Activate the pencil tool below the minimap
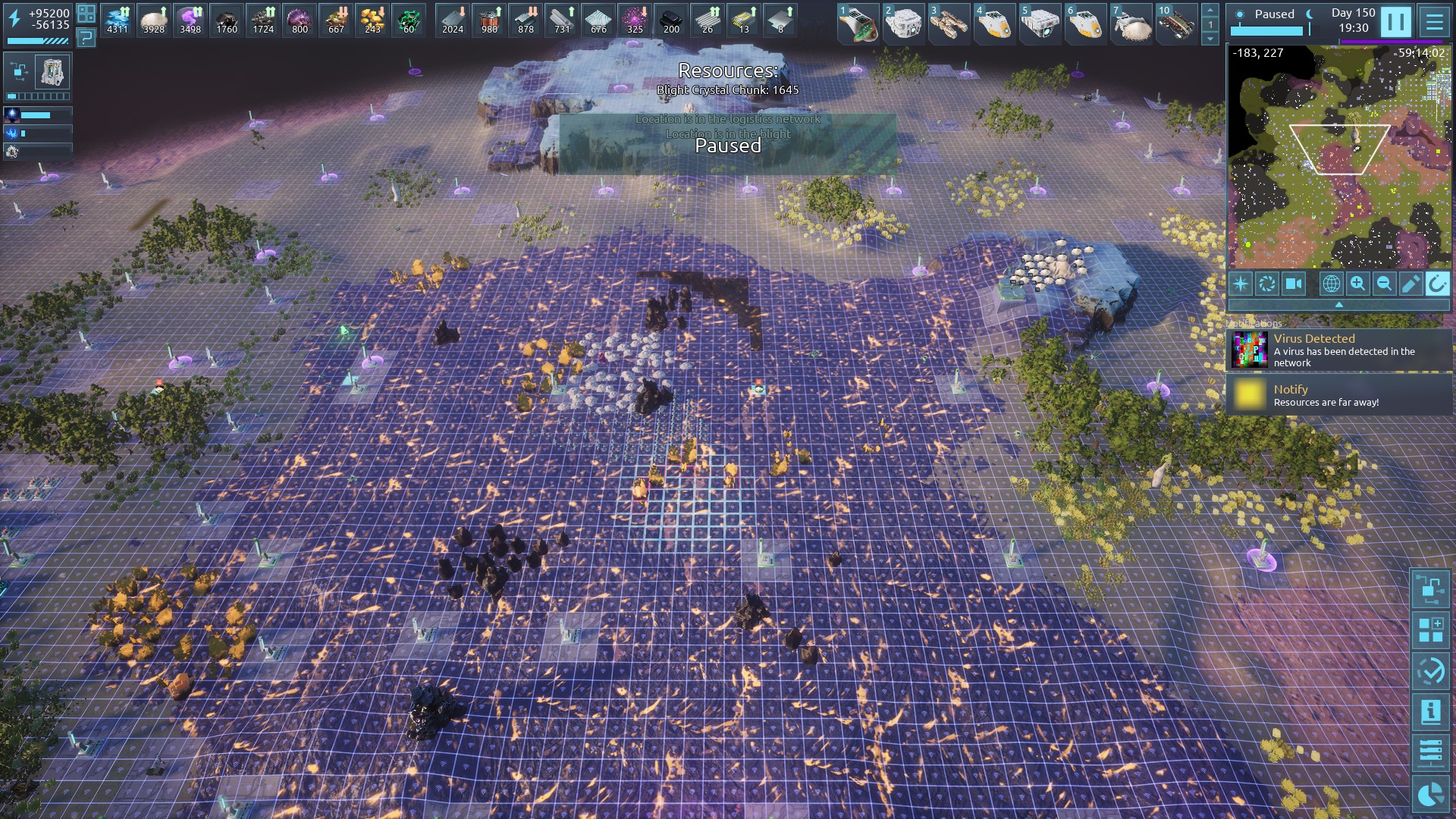The width and height of the screenshot is (1456, 819). click(1410, 284)
